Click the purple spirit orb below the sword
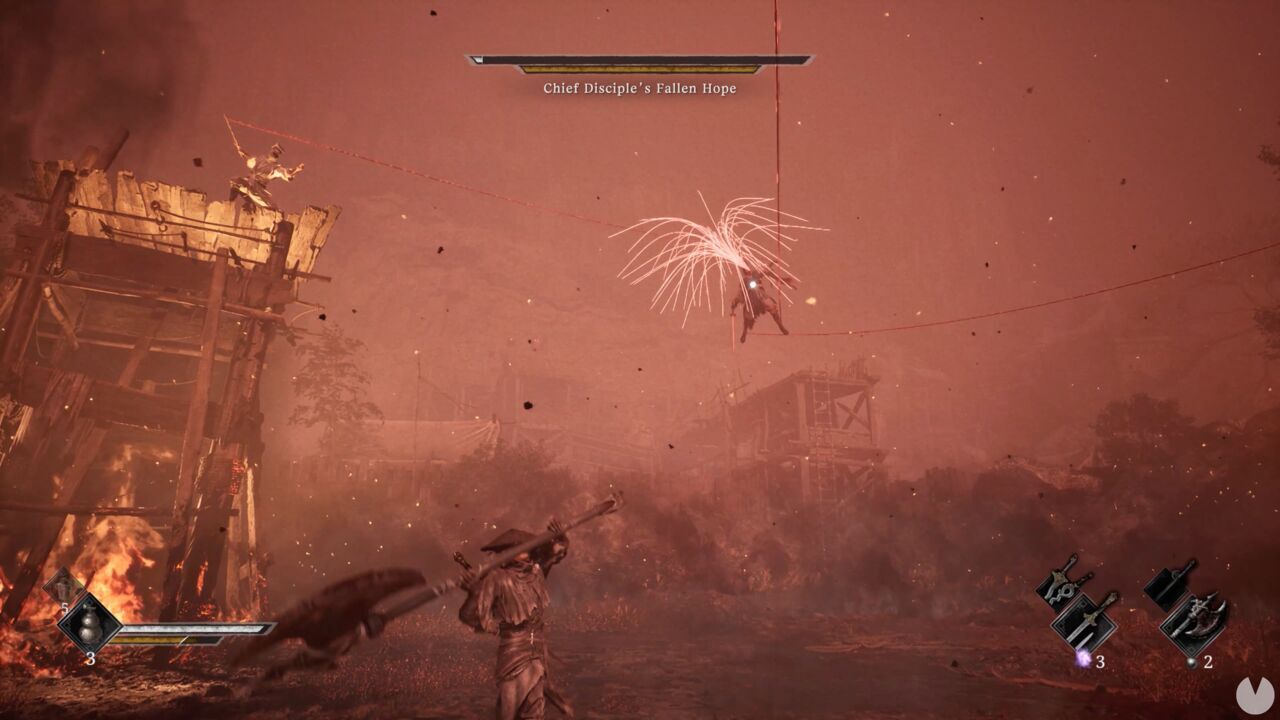Screen dimensions: 1280x720 (1082, 660)
